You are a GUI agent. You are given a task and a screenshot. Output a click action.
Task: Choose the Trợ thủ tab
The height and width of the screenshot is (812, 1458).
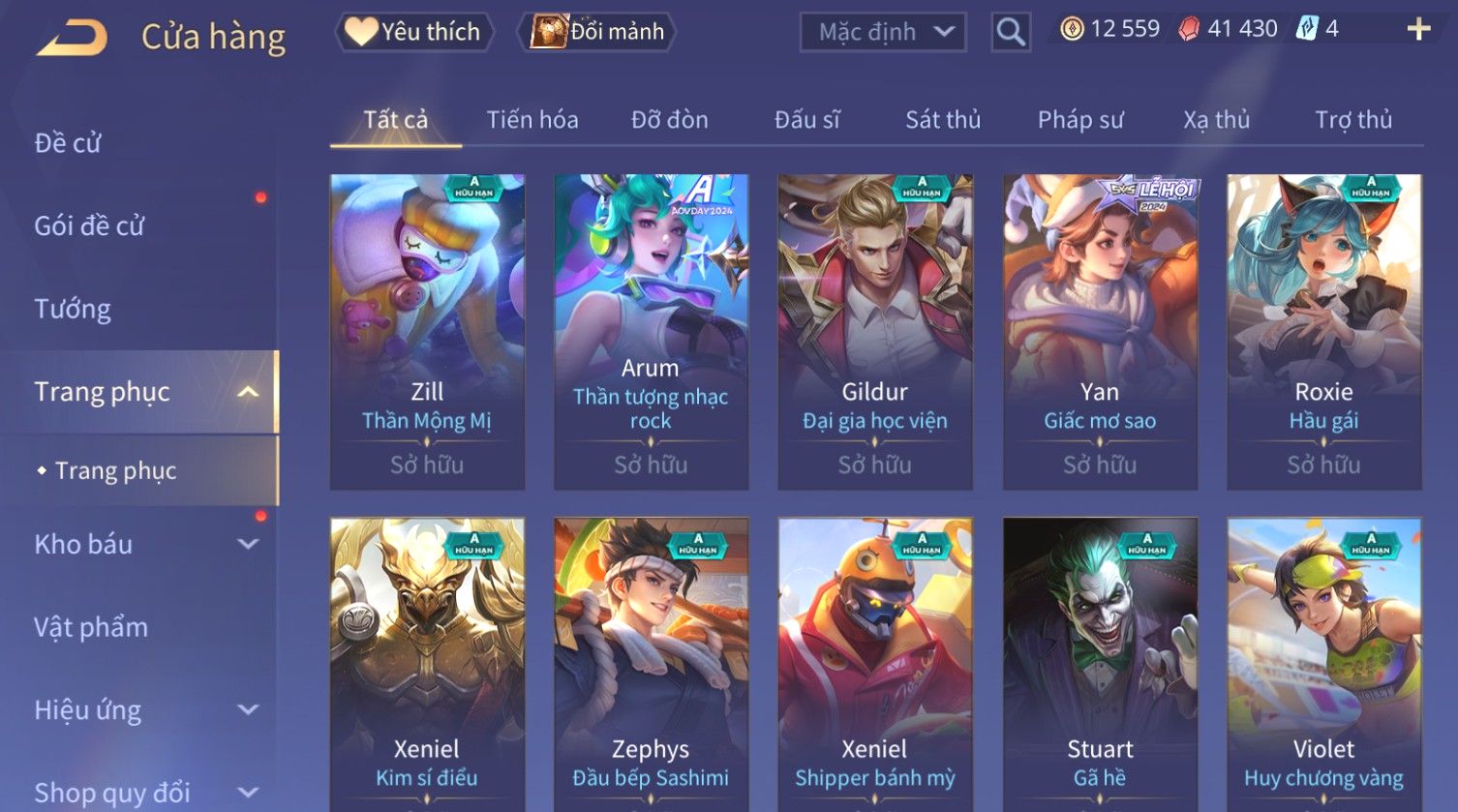[1353, 120]
